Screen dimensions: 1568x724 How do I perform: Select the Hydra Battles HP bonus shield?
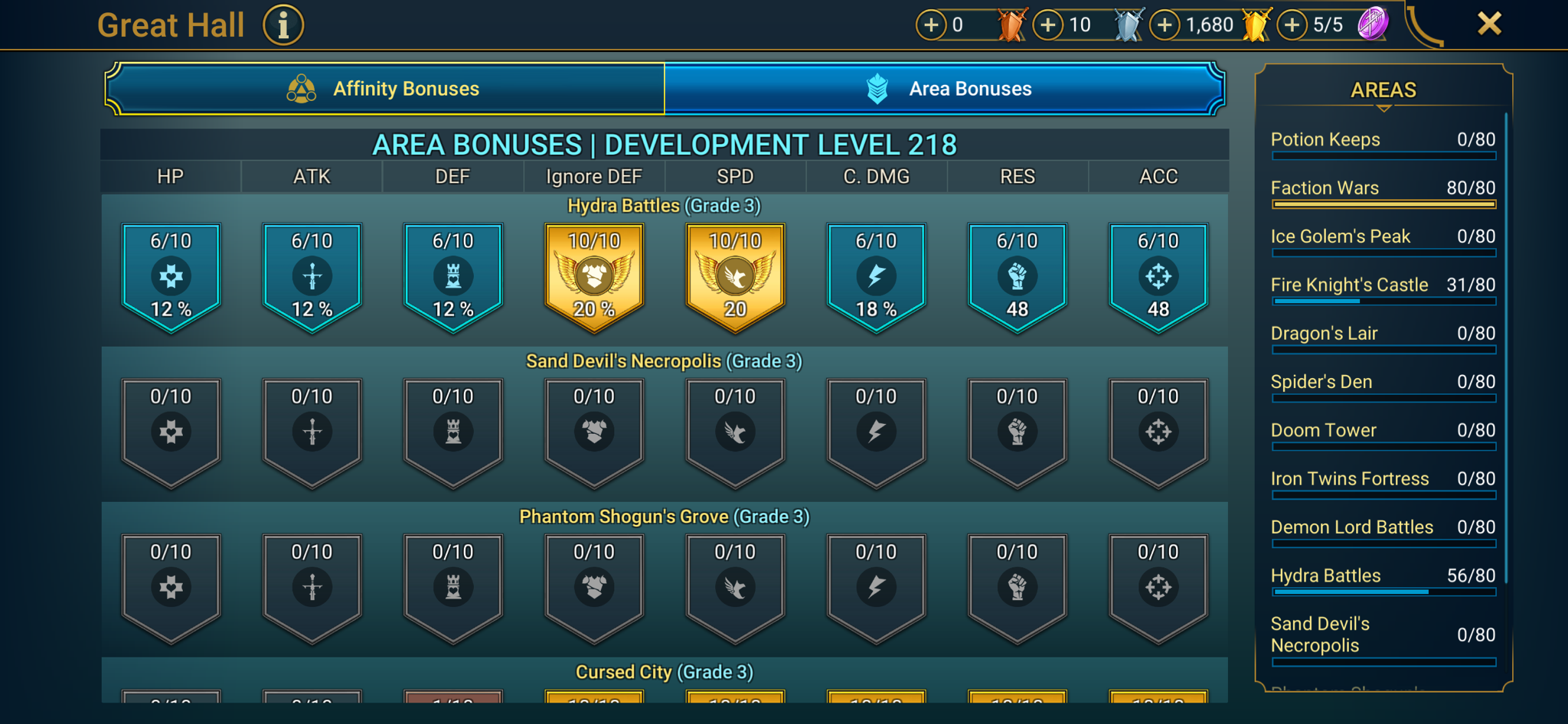(170, 276)
